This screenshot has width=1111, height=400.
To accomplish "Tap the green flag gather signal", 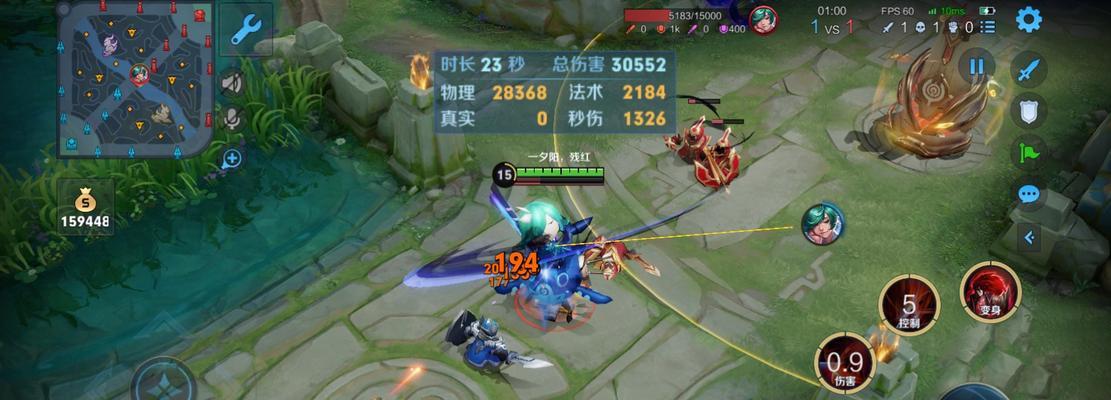I will pyautogui.click(x=1028, y=153).
